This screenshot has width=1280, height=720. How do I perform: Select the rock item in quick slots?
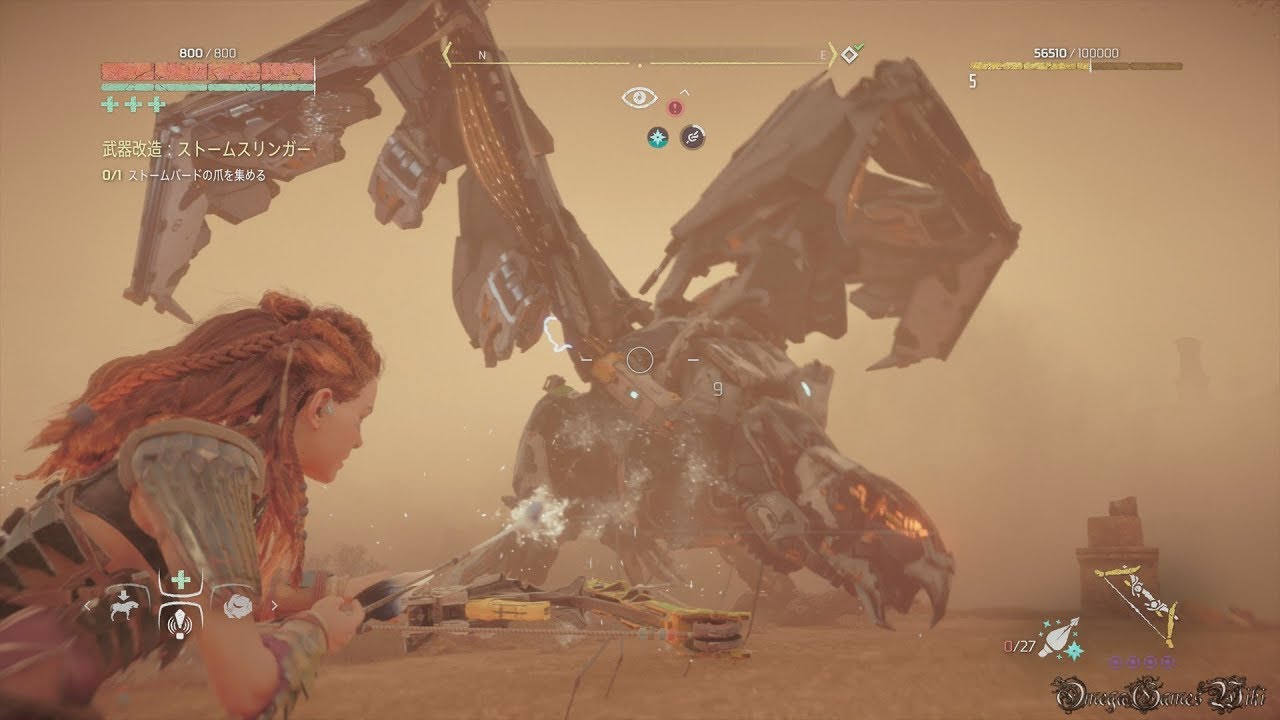(237, 605)
